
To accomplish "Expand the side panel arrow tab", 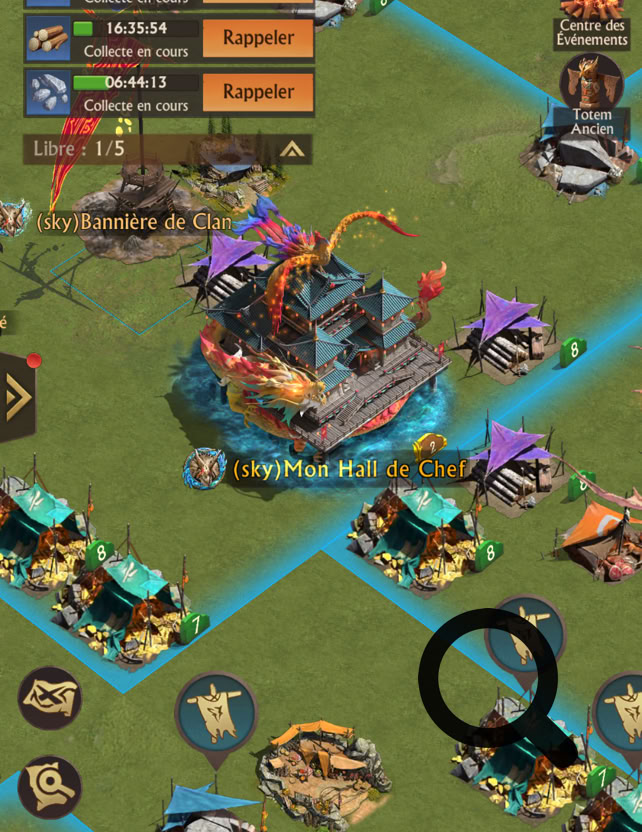I will [x=17, y=398].
